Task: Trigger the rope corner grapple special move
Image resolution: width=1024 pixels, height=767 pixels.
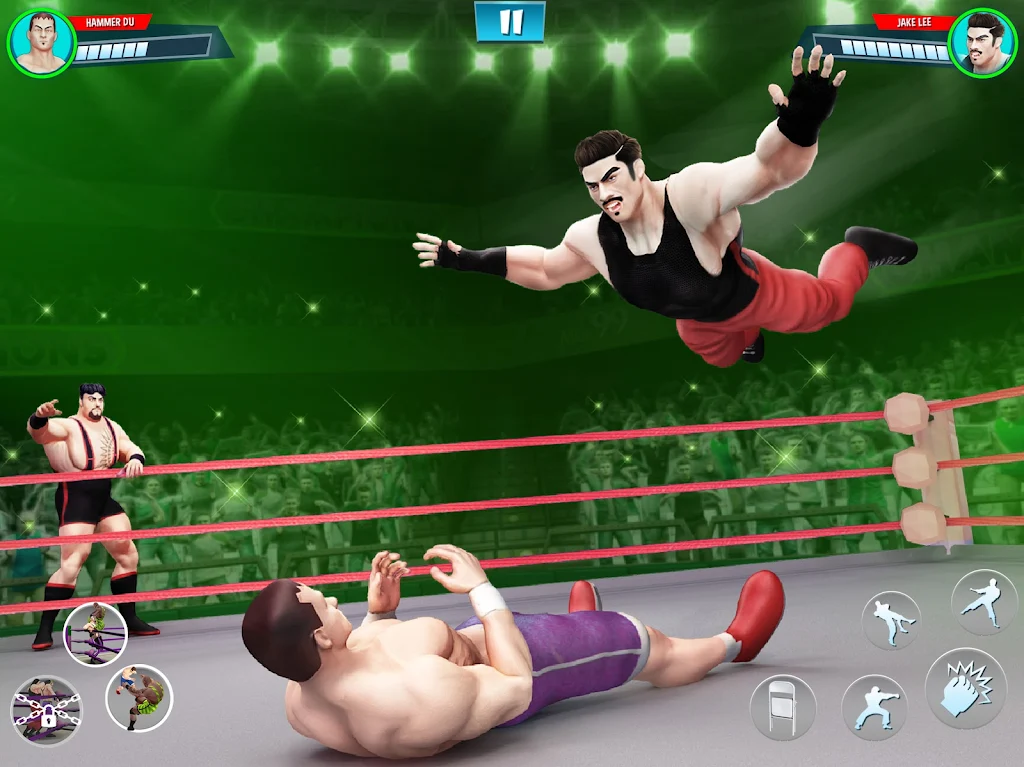Action: click(95, 634)
